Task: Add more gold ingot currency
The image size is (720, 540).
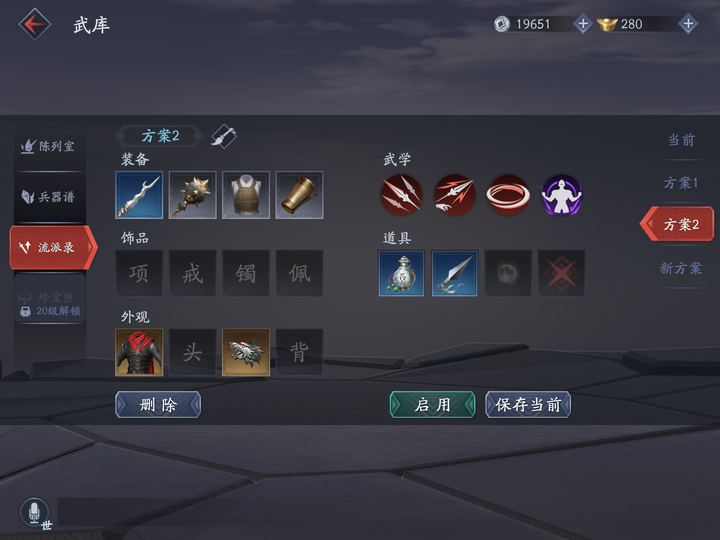Action: (688, 24)
